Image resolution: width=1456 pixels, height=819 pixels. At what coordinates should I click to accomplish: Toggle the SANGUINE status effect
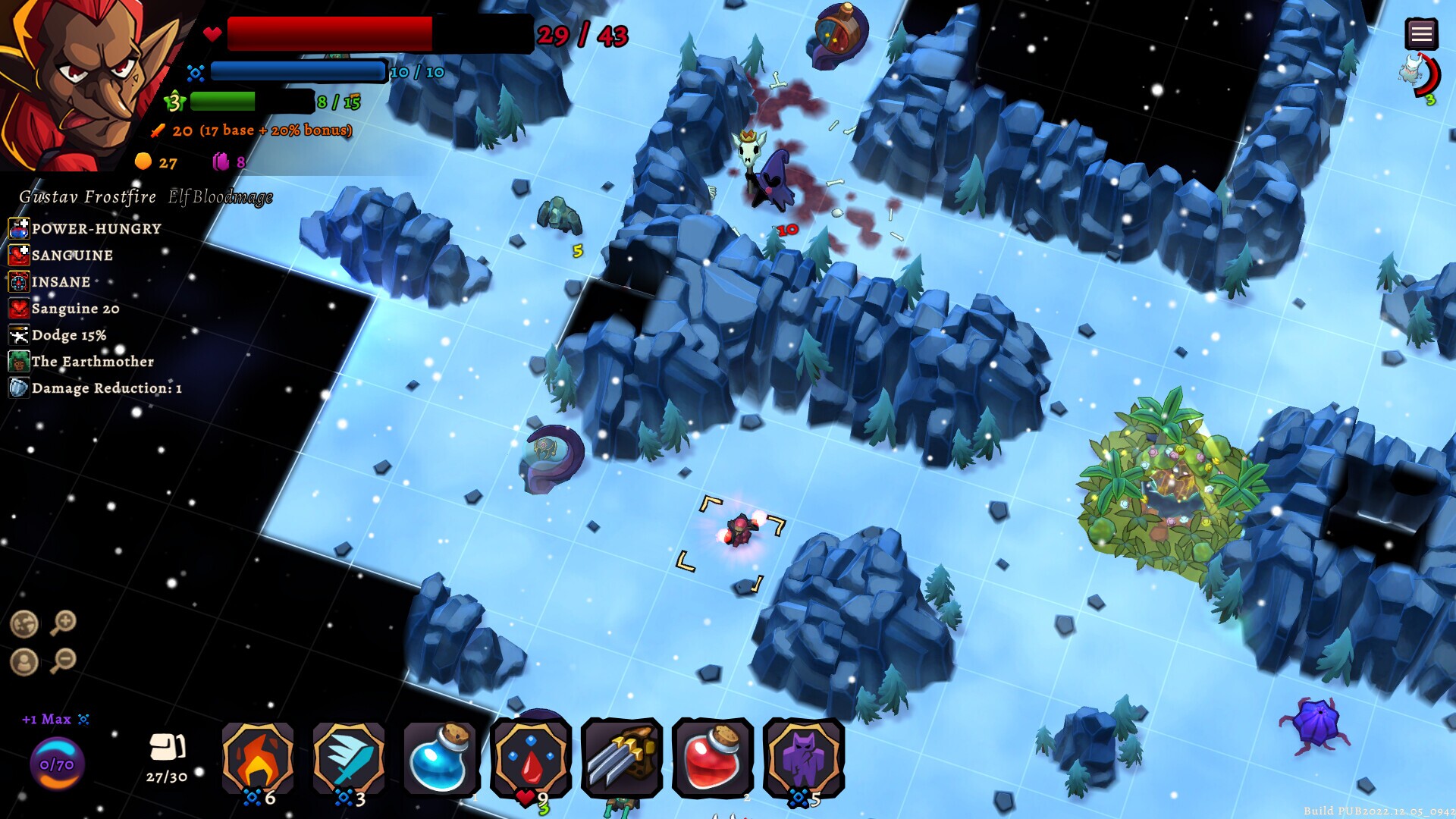(x=72, y=256)
